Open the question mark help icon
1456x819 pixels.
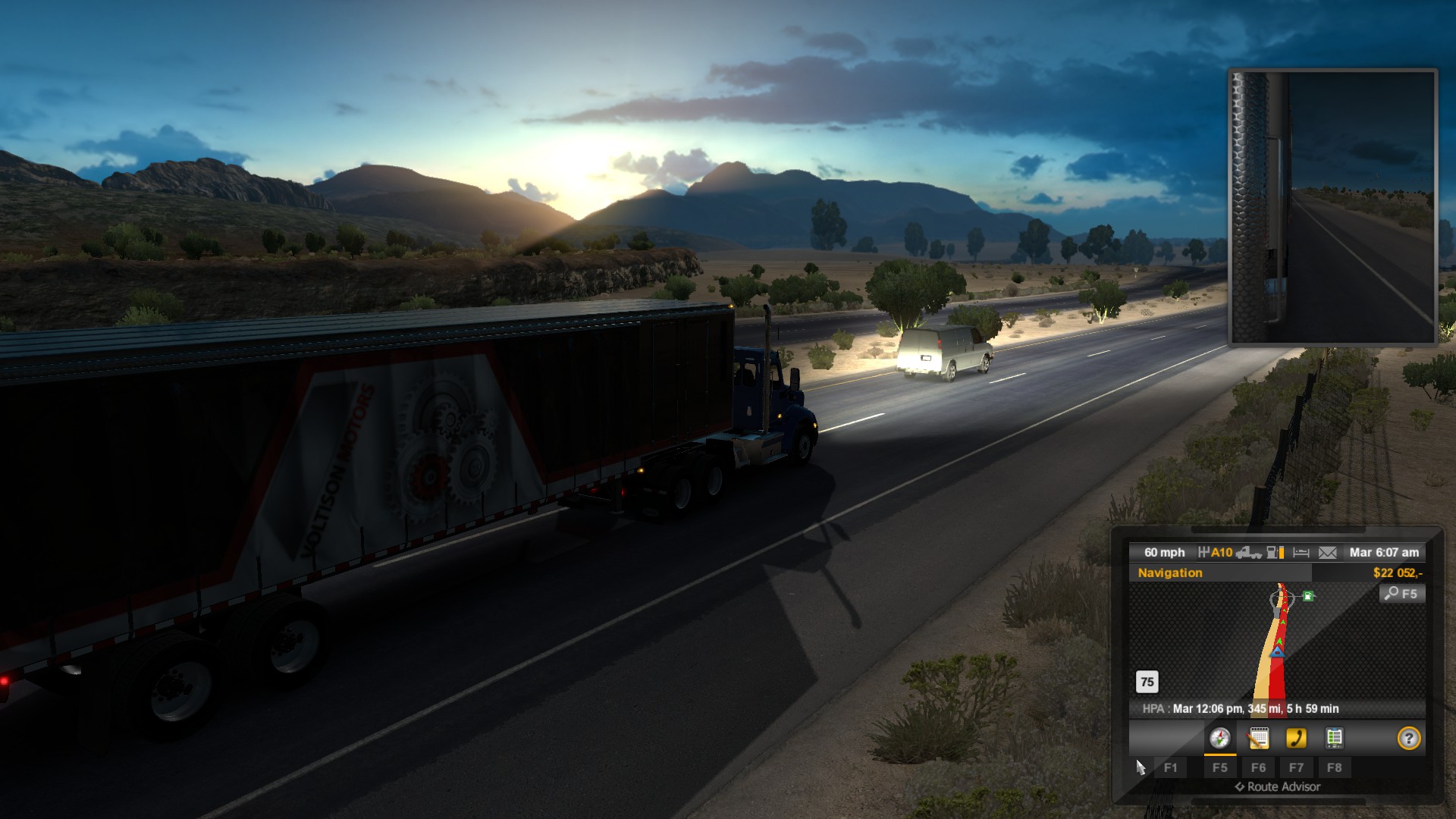[x=1408, y=738]
